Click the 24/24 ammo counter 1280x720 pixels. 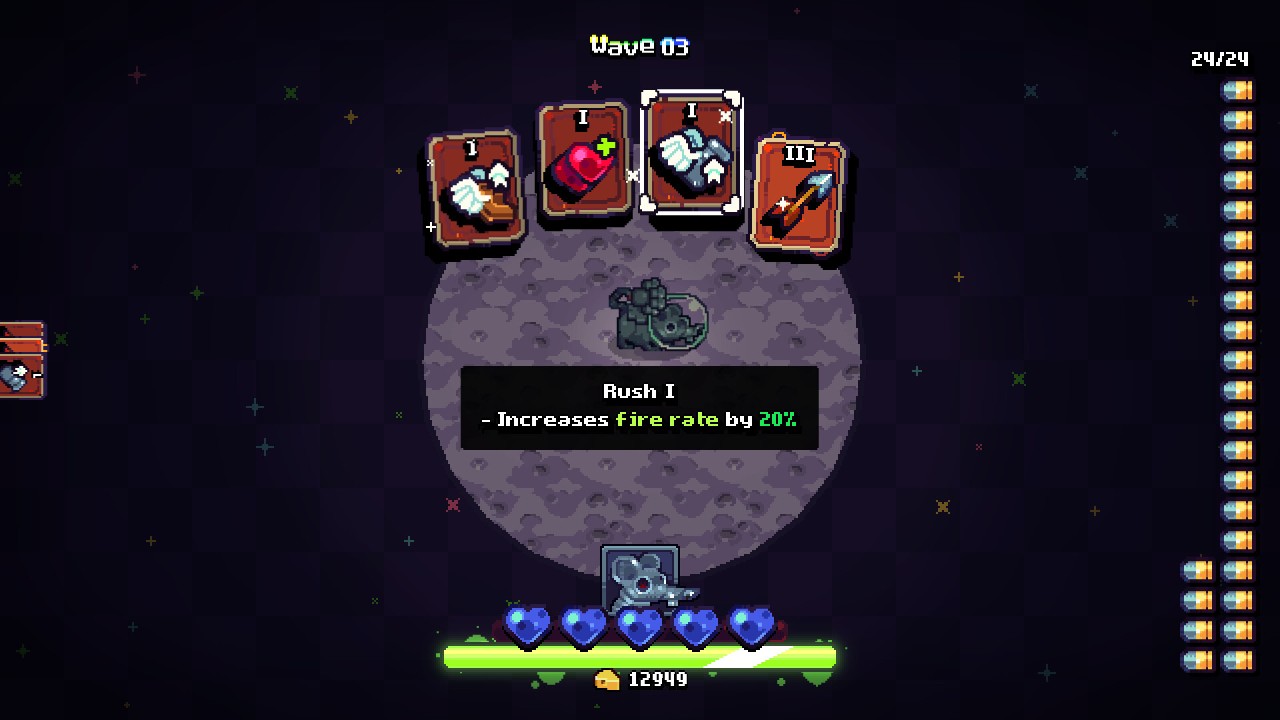[x=1219, y=59]
